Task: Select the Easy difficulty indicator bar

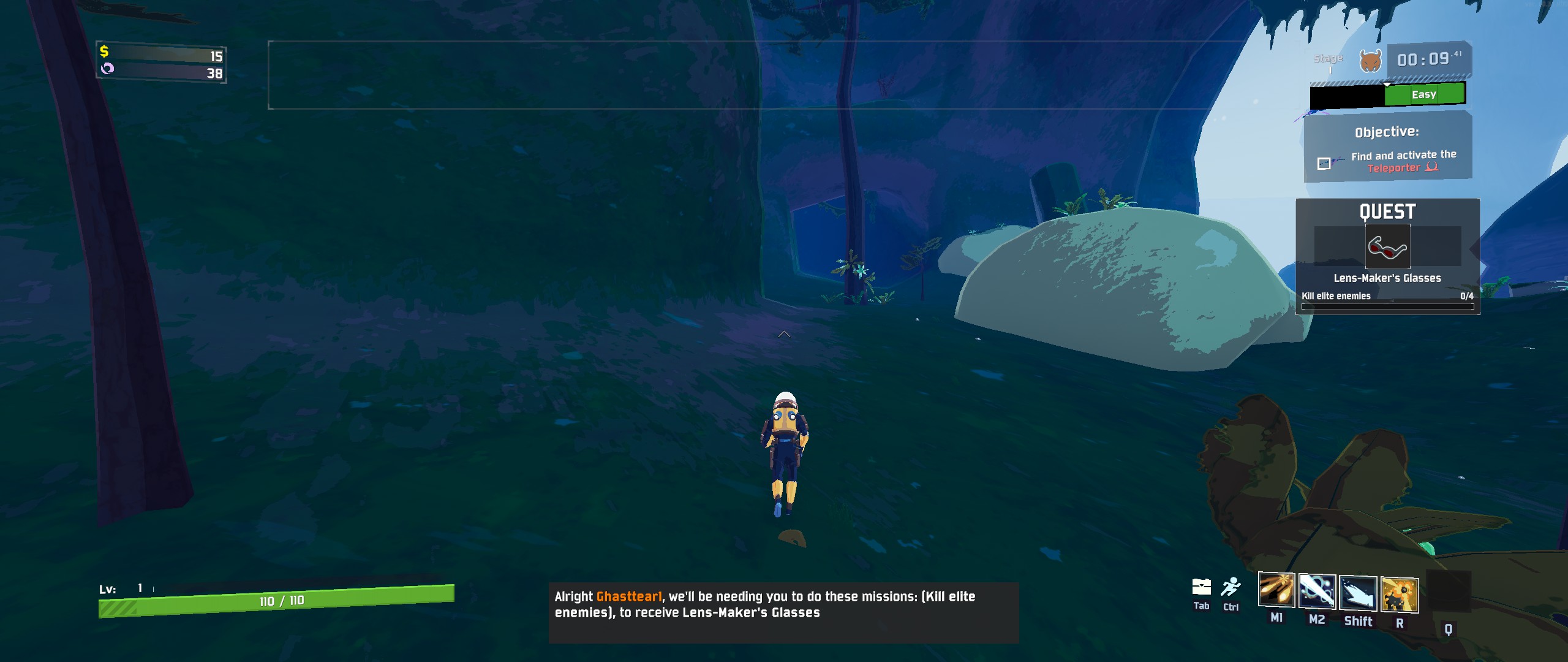Action: (x=1424, y=94)
